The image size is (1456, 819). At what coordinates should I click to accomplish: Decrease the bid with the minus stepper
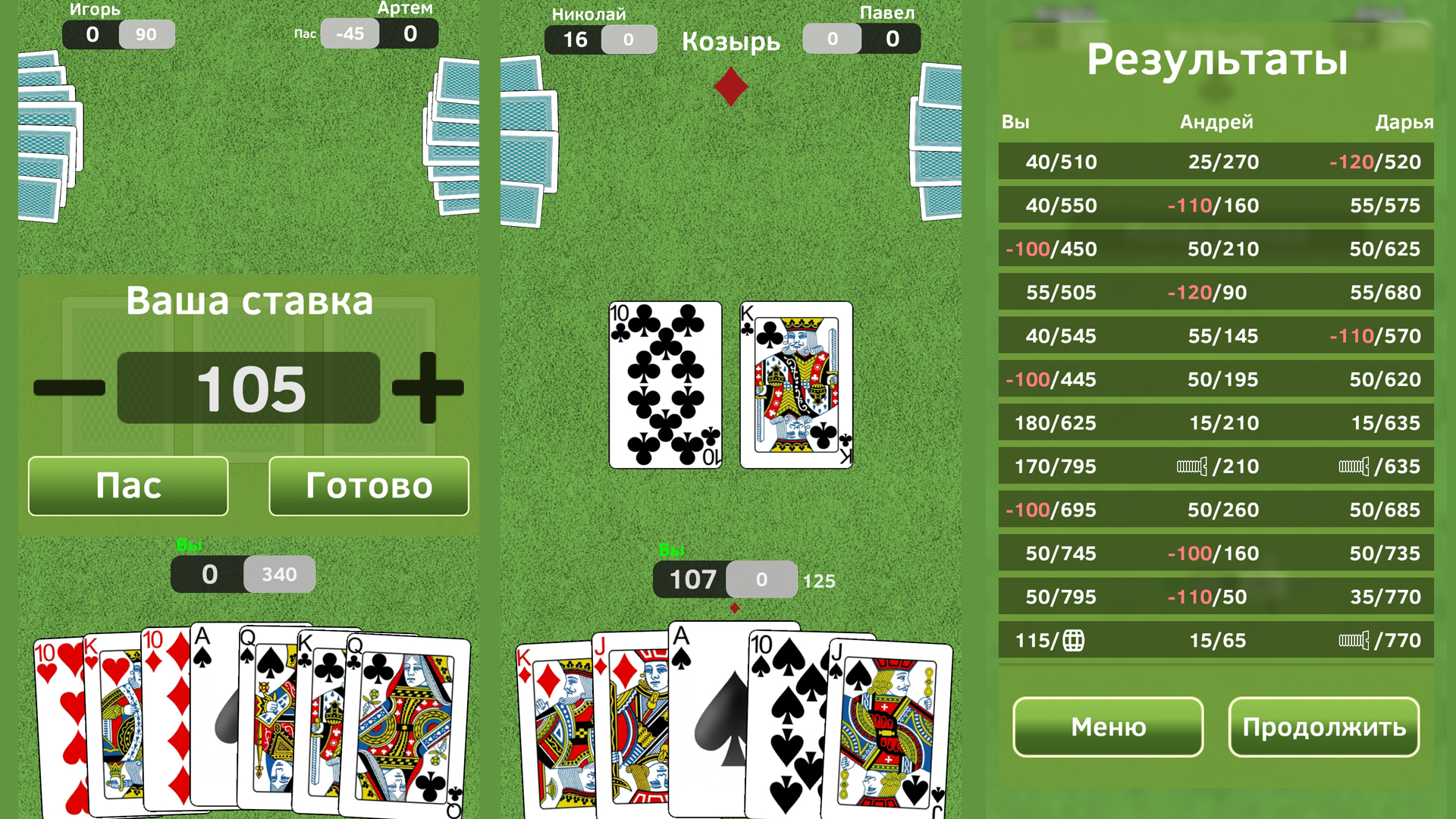(69, 388)
